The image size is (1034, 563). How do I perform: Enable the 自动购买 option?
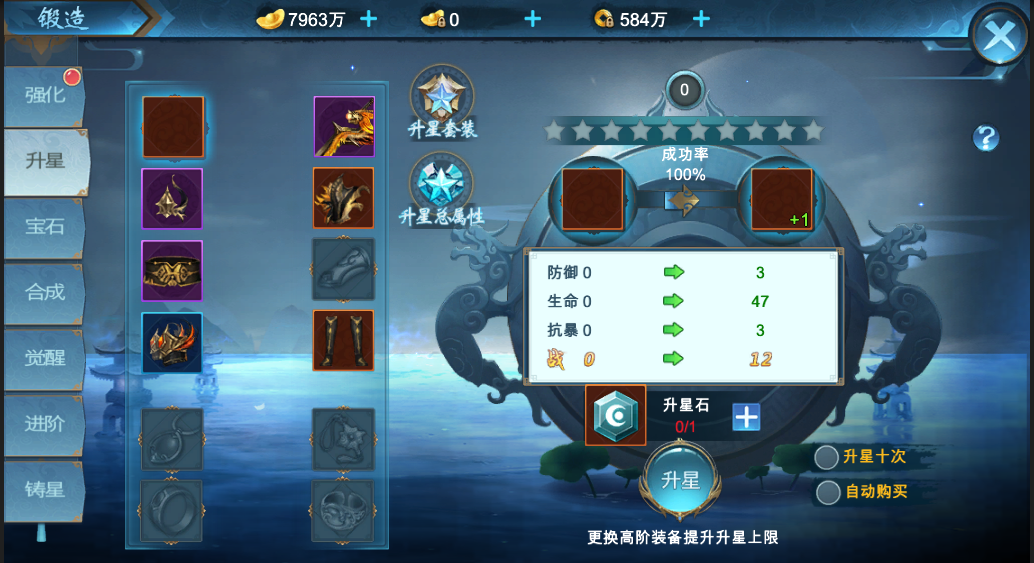828,492
